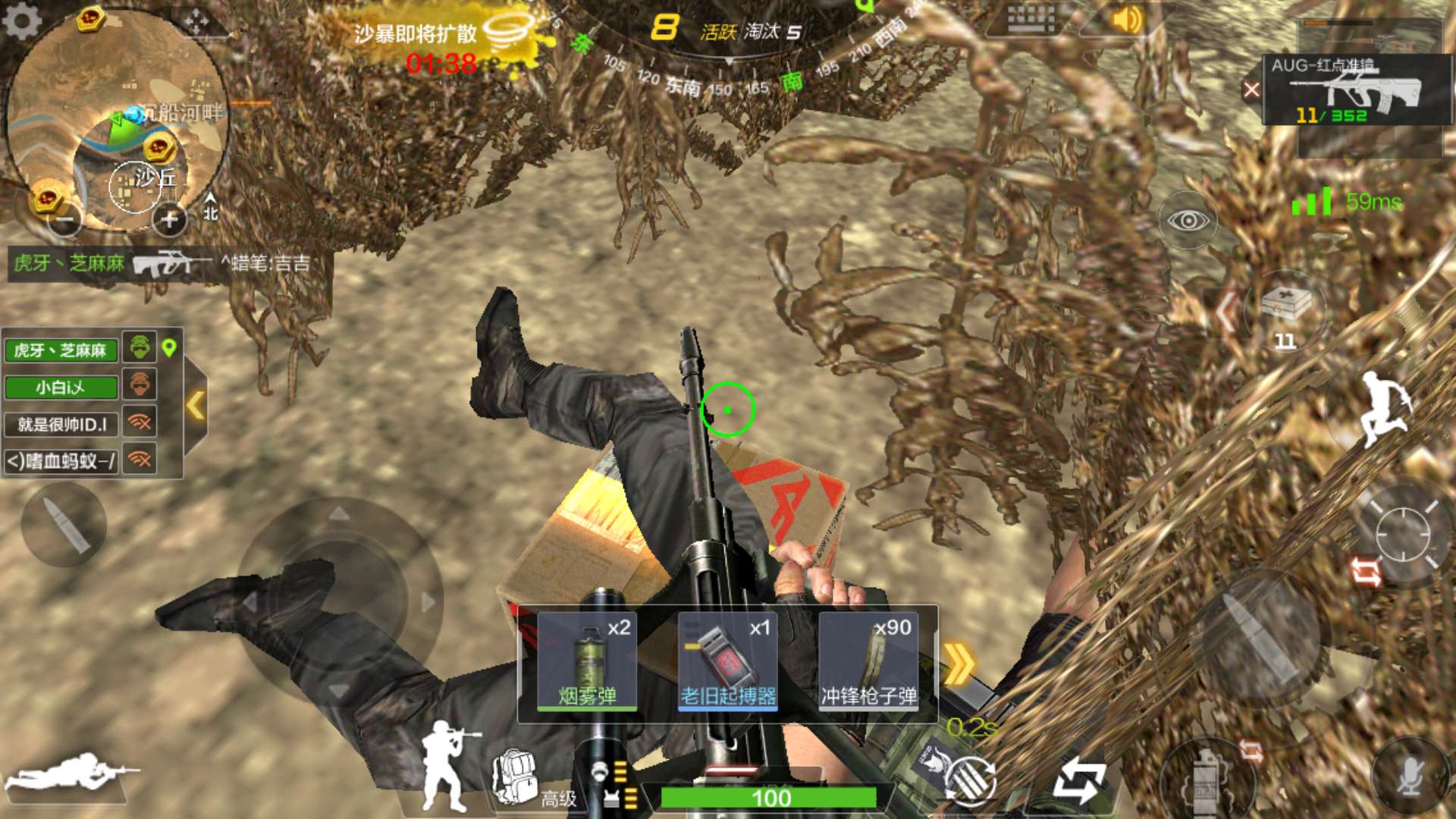Aim down sights with the scope button

point(1401,534)
